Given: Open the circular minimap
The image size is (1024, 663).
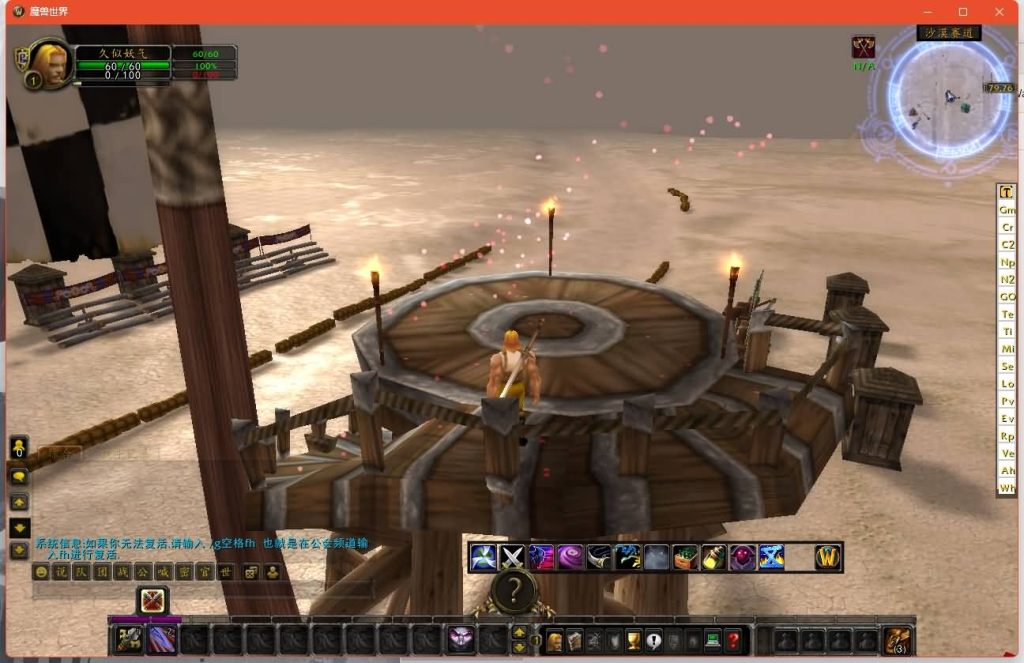Looking at the screenshot, I should [x=939, y=97].
